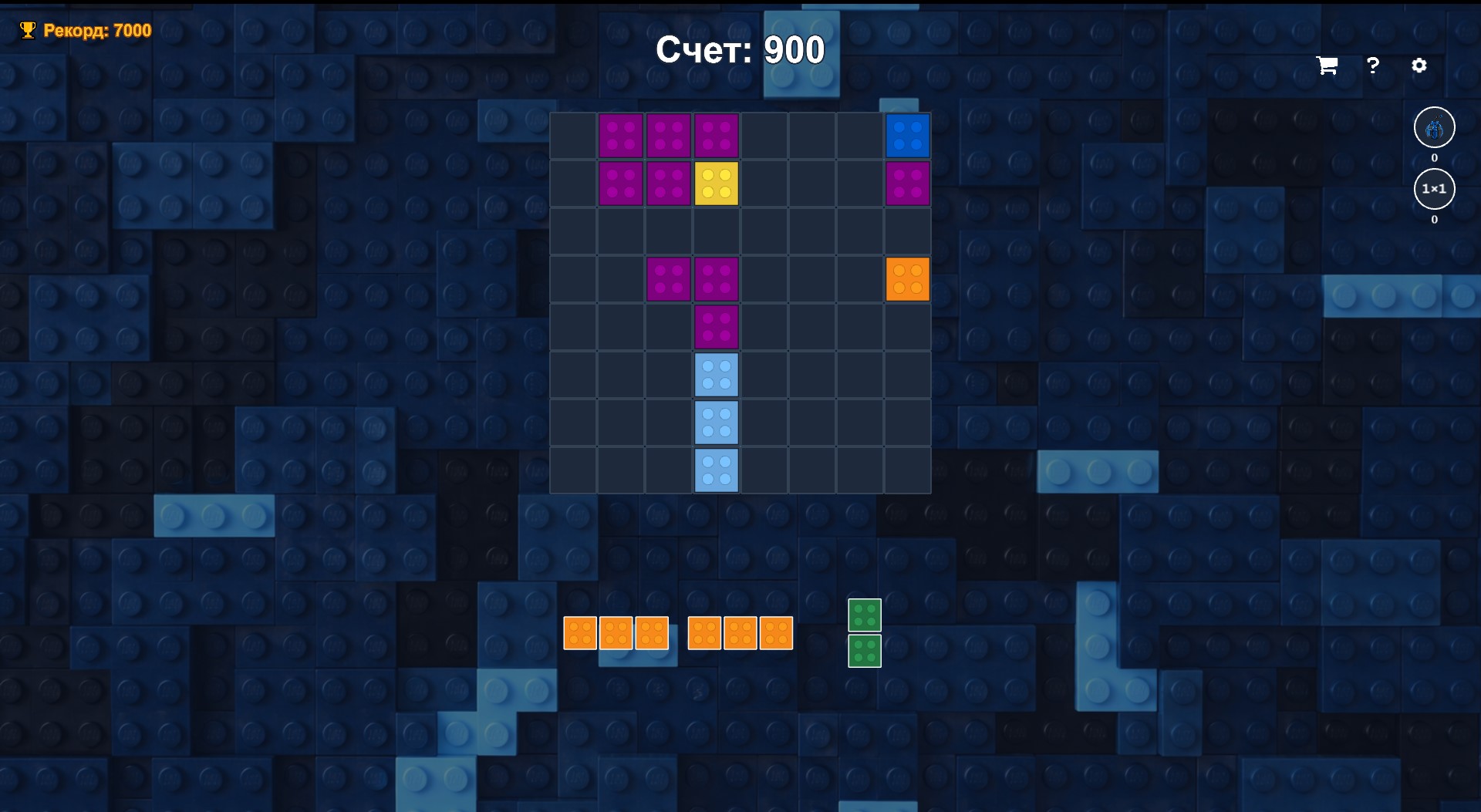Select the left orange three-block piece
This screenshot has width=1481, height=812.
click(x=616, y=632)
